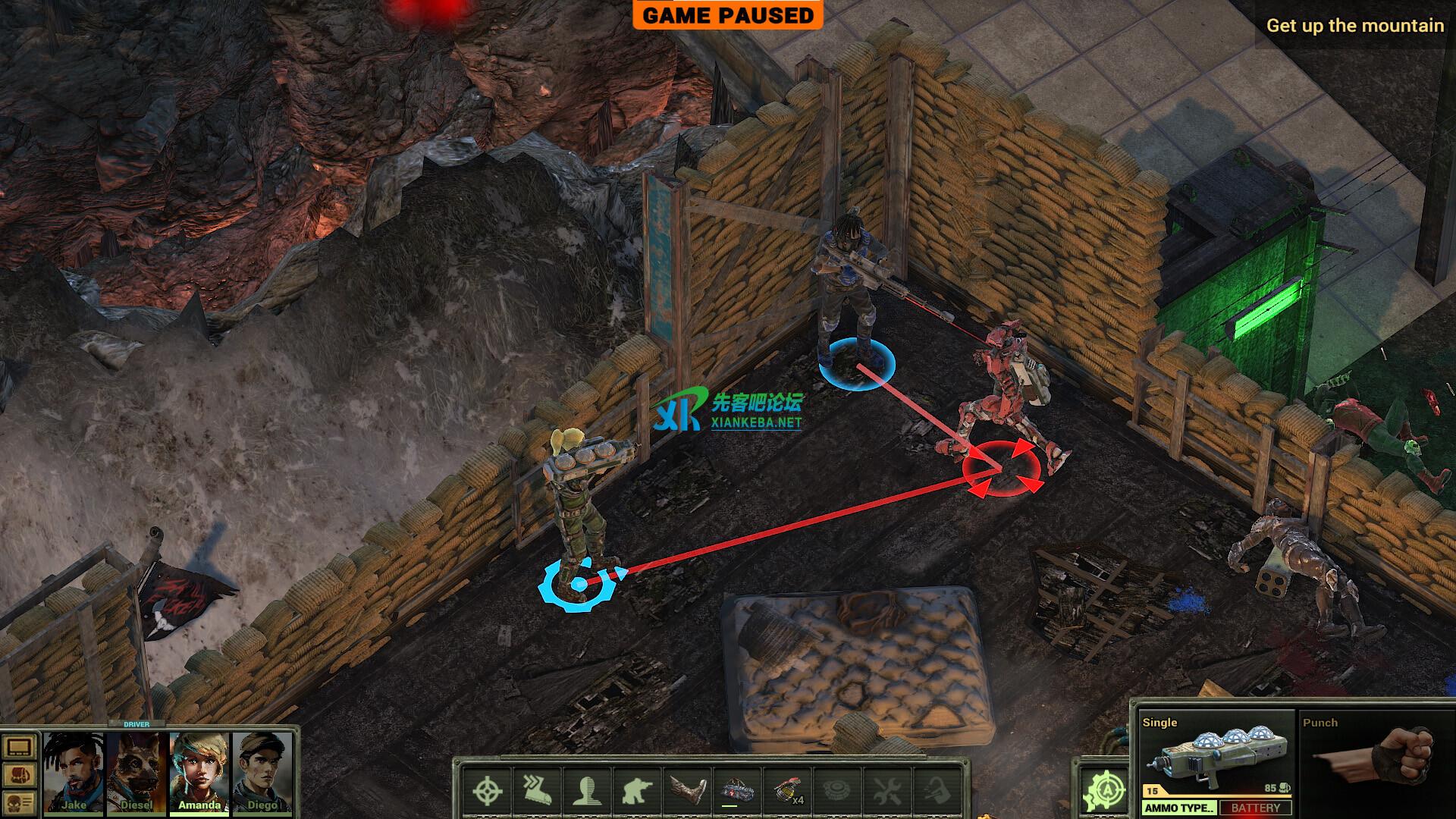This screenshot has width=1456, height=819.
Task: Select Jake's squad portrait
Action: tap(74, 767)
